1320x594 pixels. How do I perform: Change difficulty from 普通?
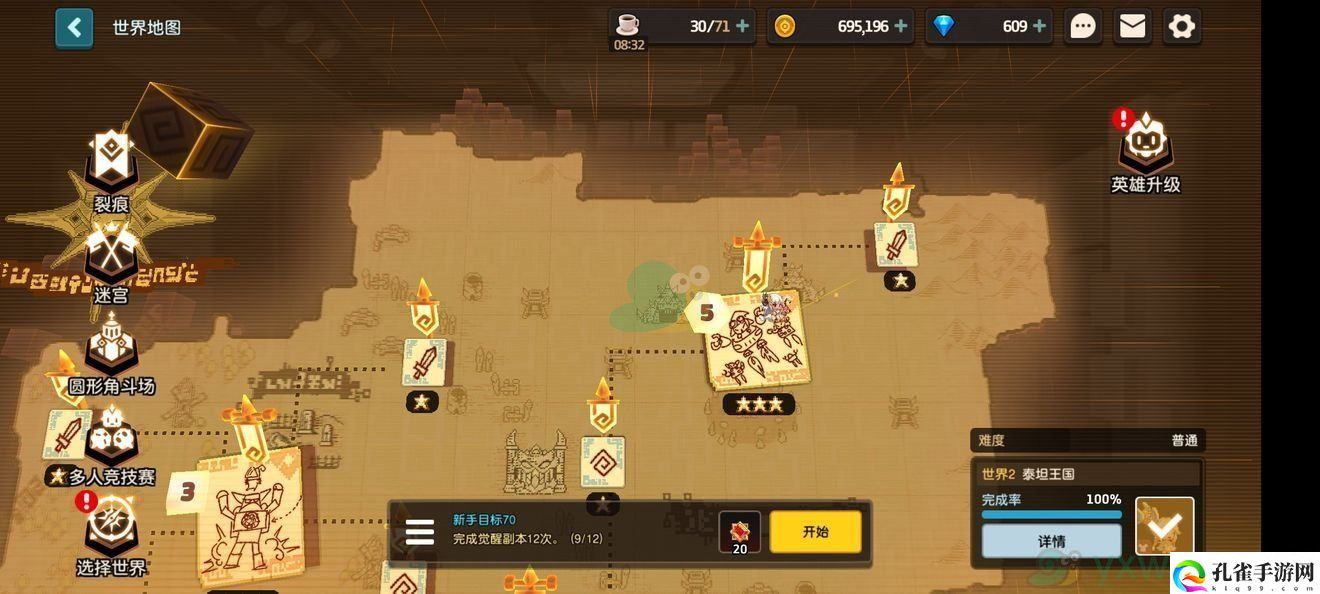(1086, 440)
